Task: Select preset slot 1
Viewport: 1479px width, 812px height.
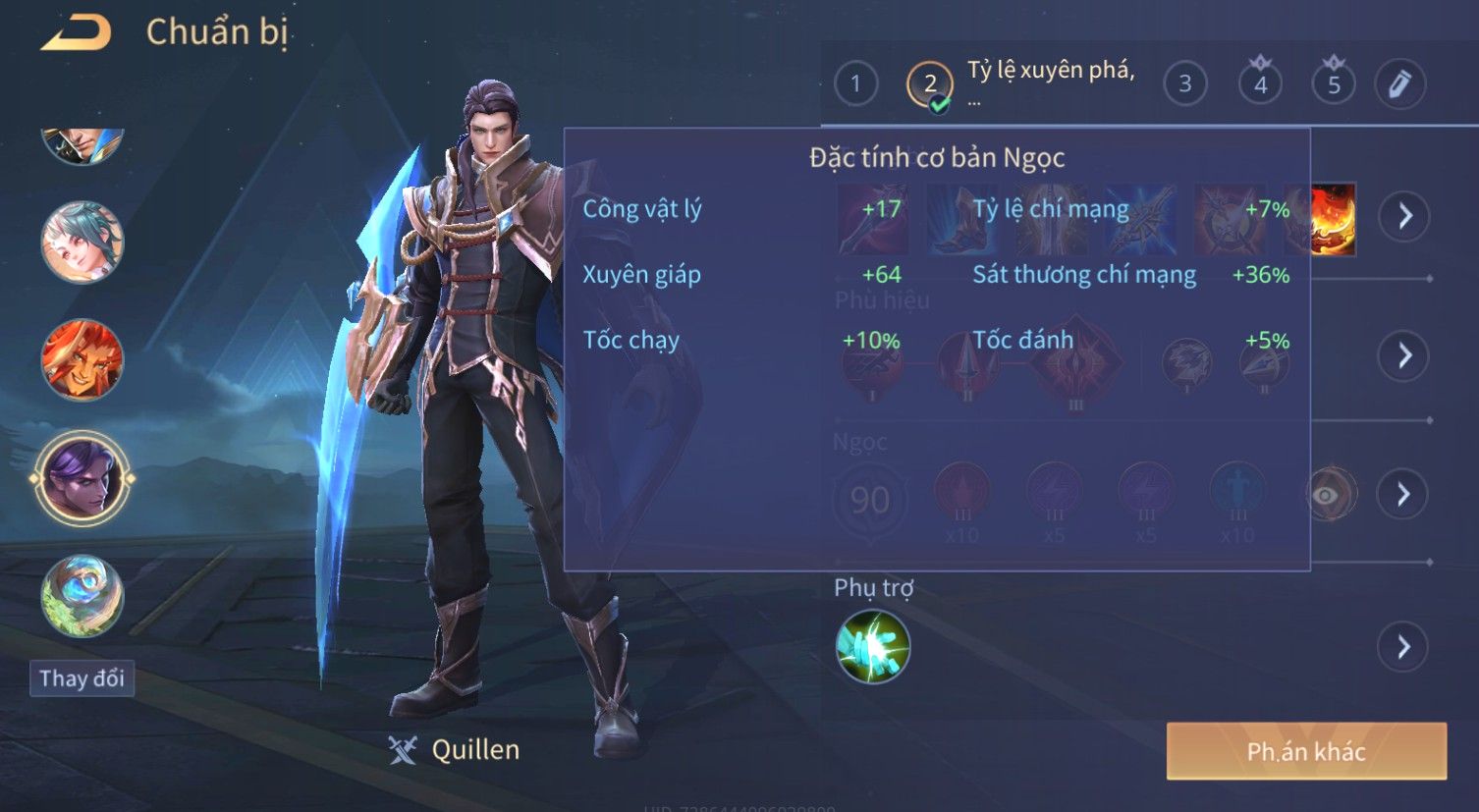Action: click(855, 83)
